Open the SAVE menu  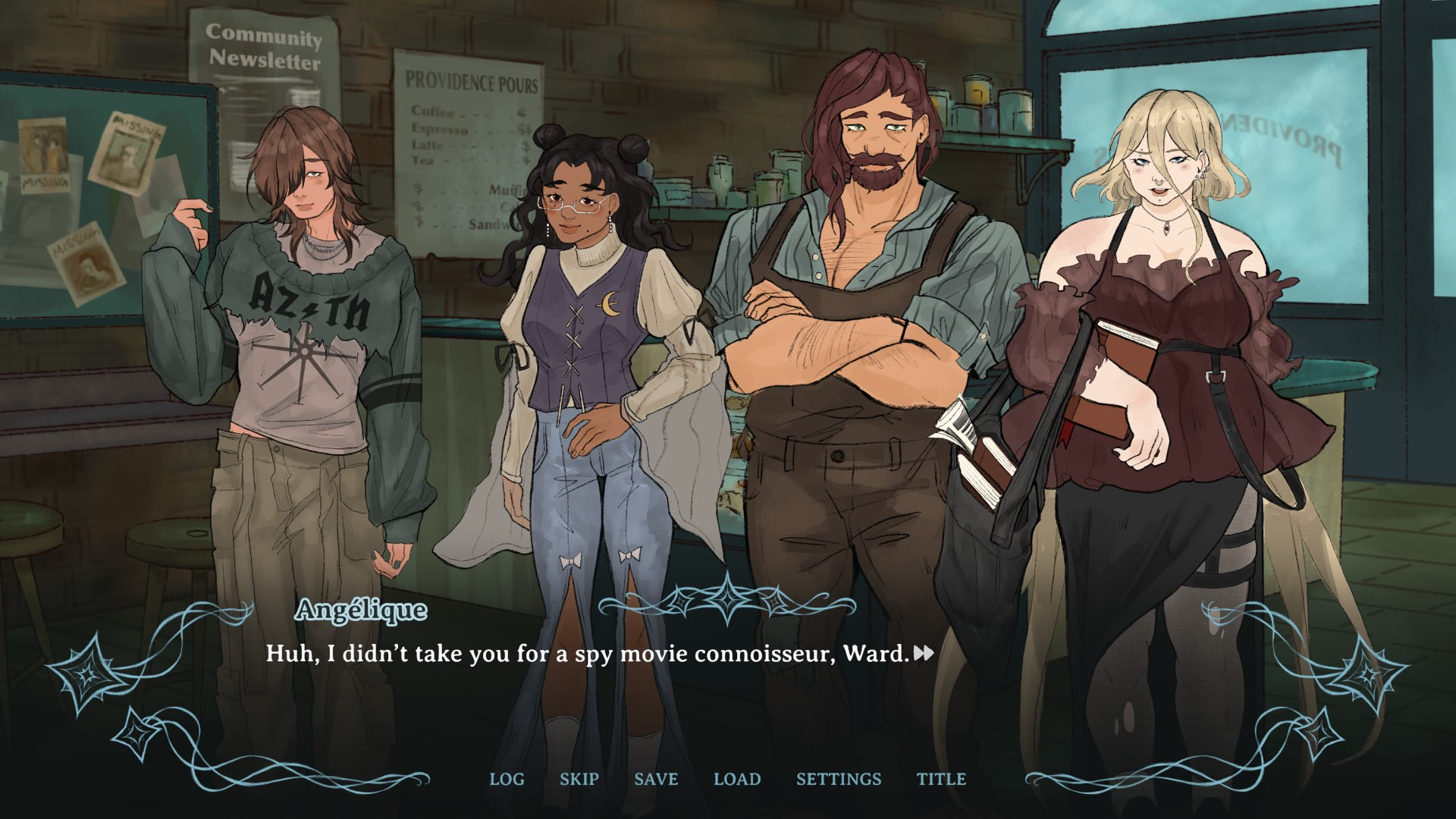pos(656,779)
